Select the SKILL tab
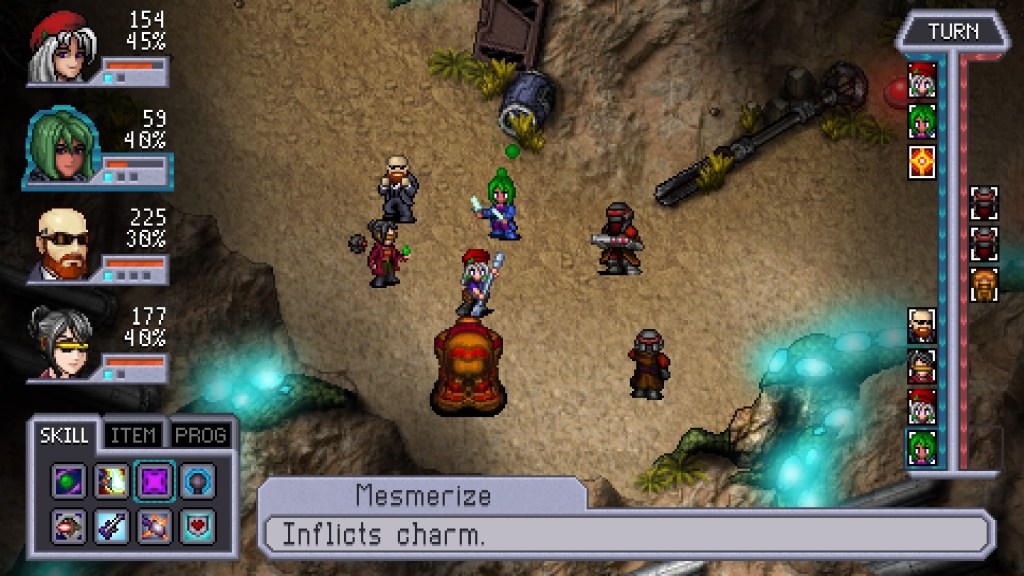The height and width of the screenshot is (576, 1024). pyautogui.click(x=66, y=436)
